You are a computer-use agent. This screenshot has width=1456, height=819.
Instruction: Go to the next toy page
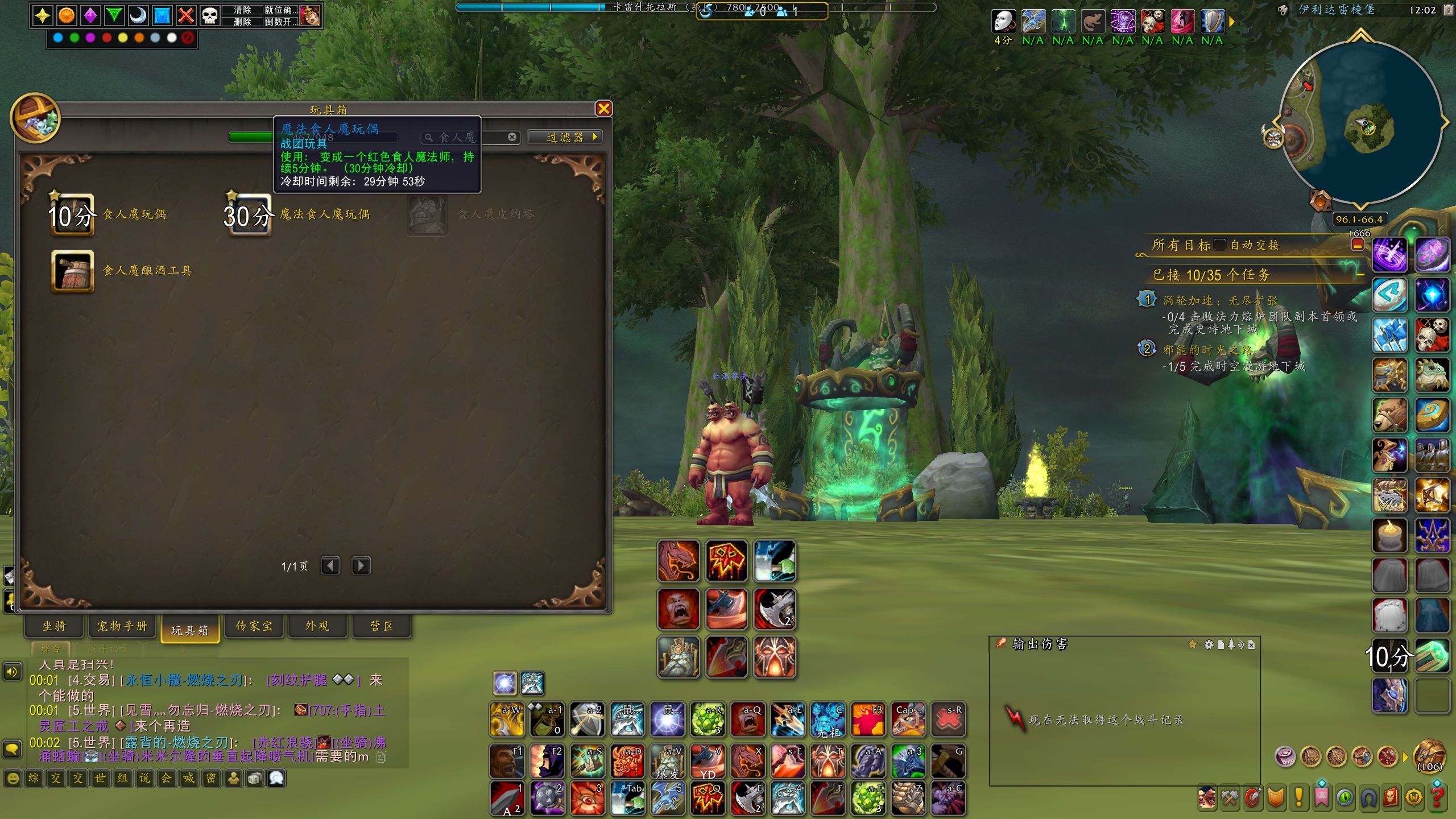(x=361, y=566)
